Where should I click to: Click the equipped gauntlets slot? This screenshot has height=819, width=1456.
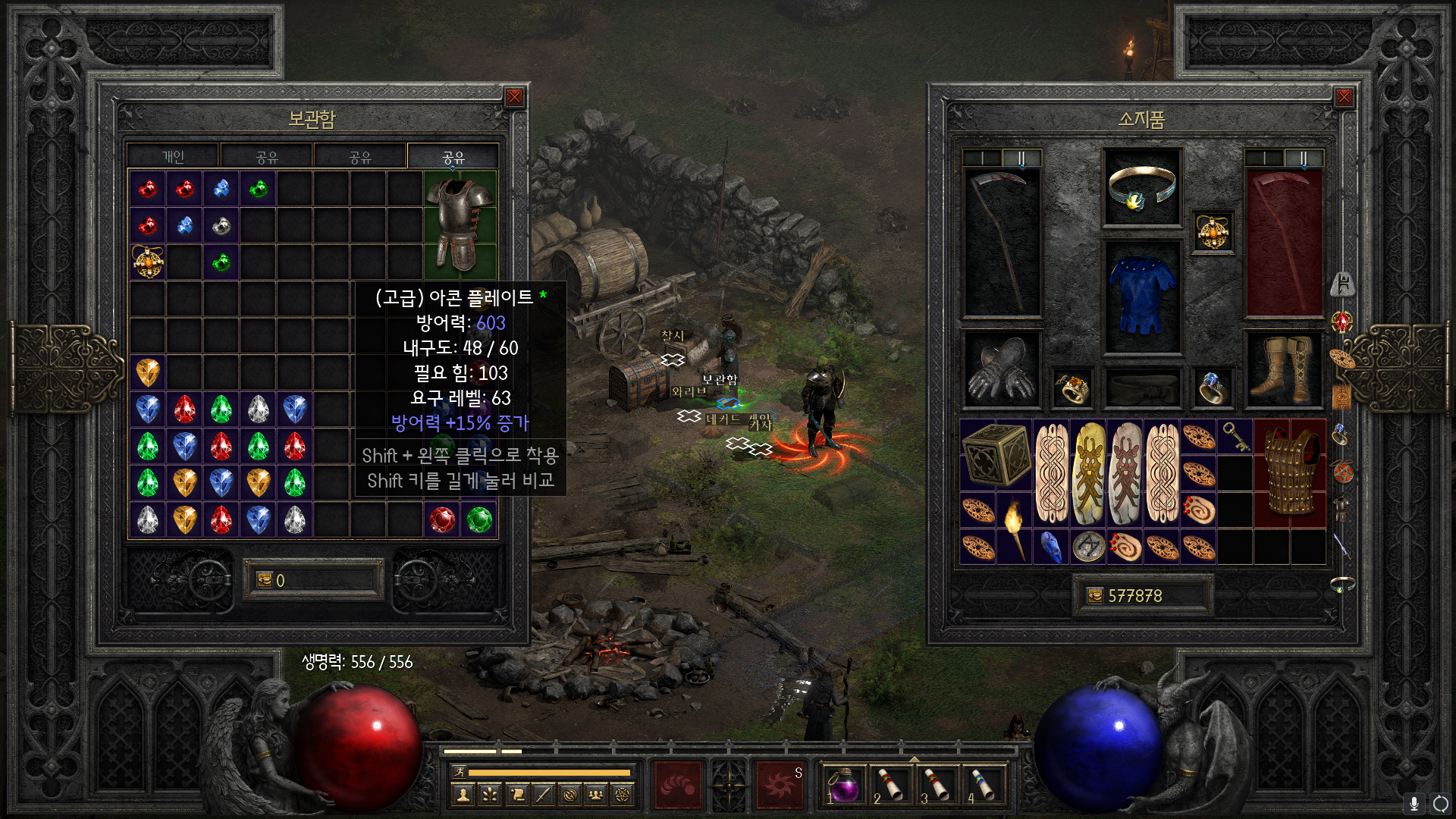(1001, 369)
